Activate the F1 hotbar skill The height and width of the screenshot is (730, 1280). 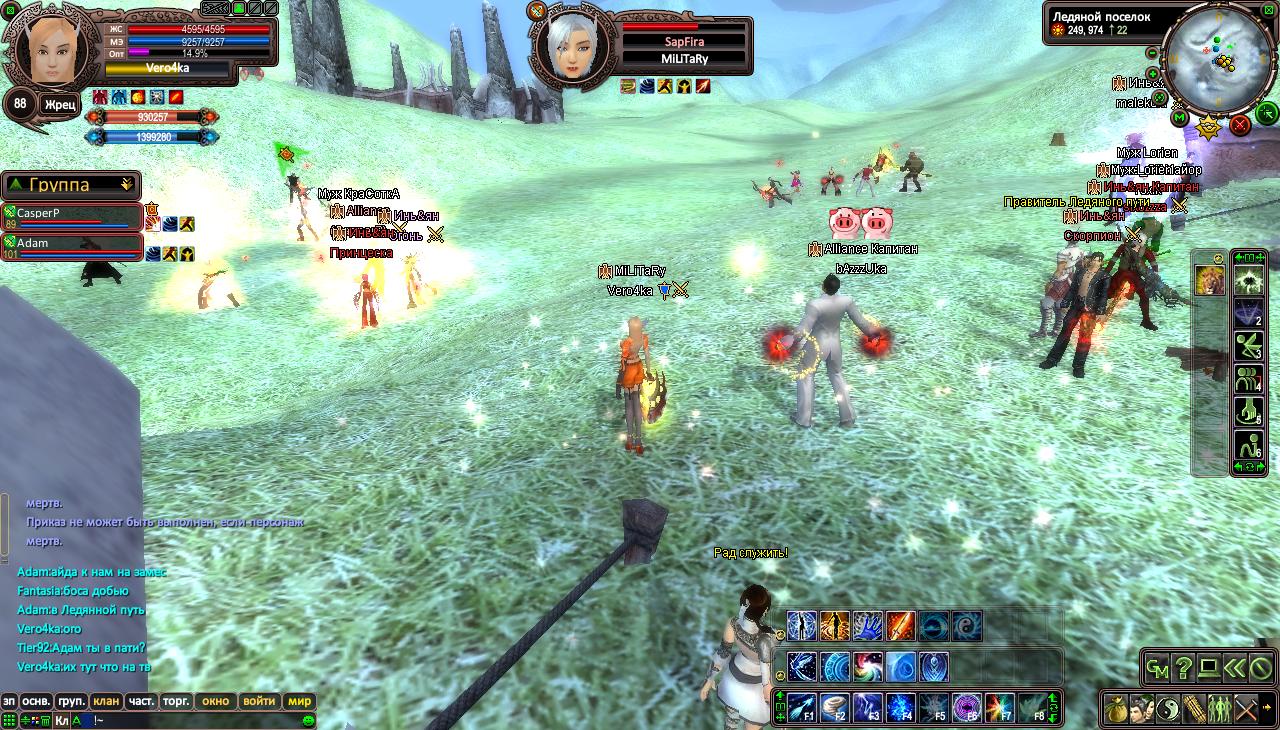(801, 707)
